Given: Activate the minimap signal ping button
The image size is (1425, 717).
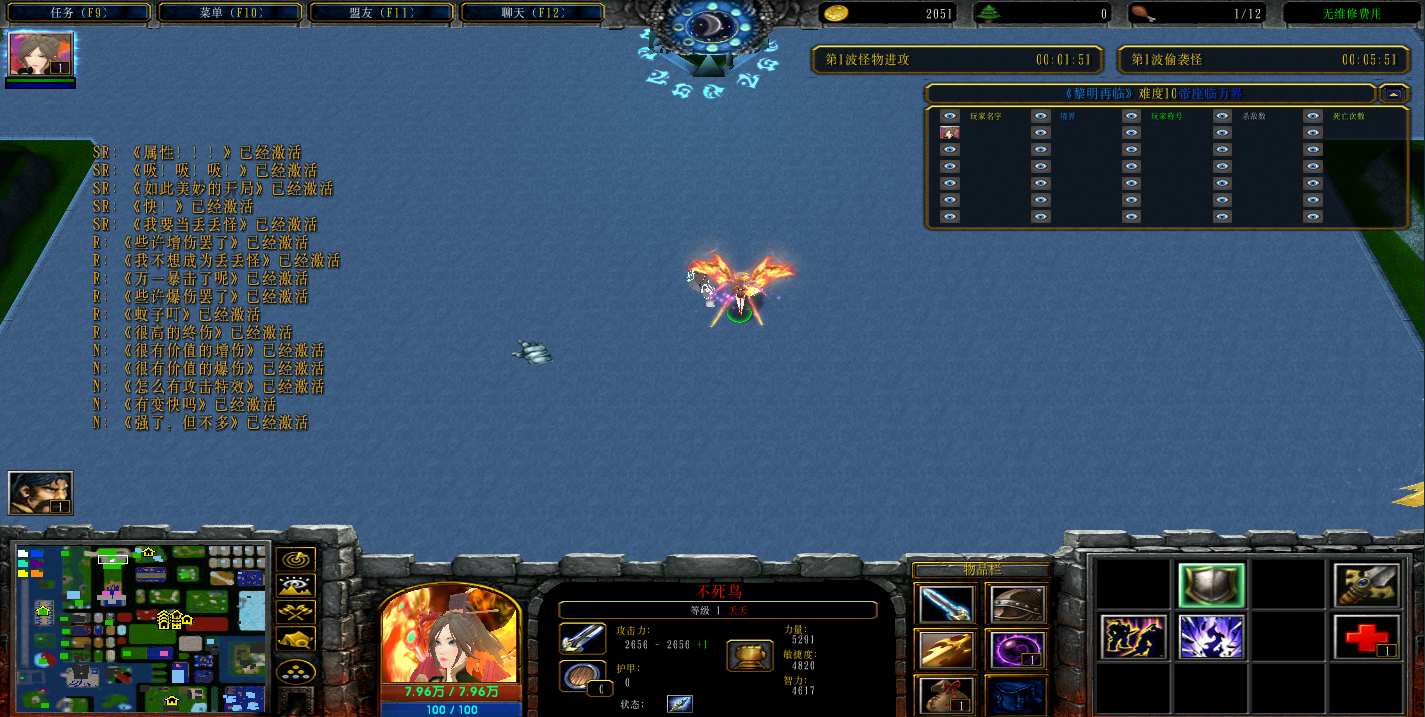Looking at the screenshot, I should pos(296,560).
